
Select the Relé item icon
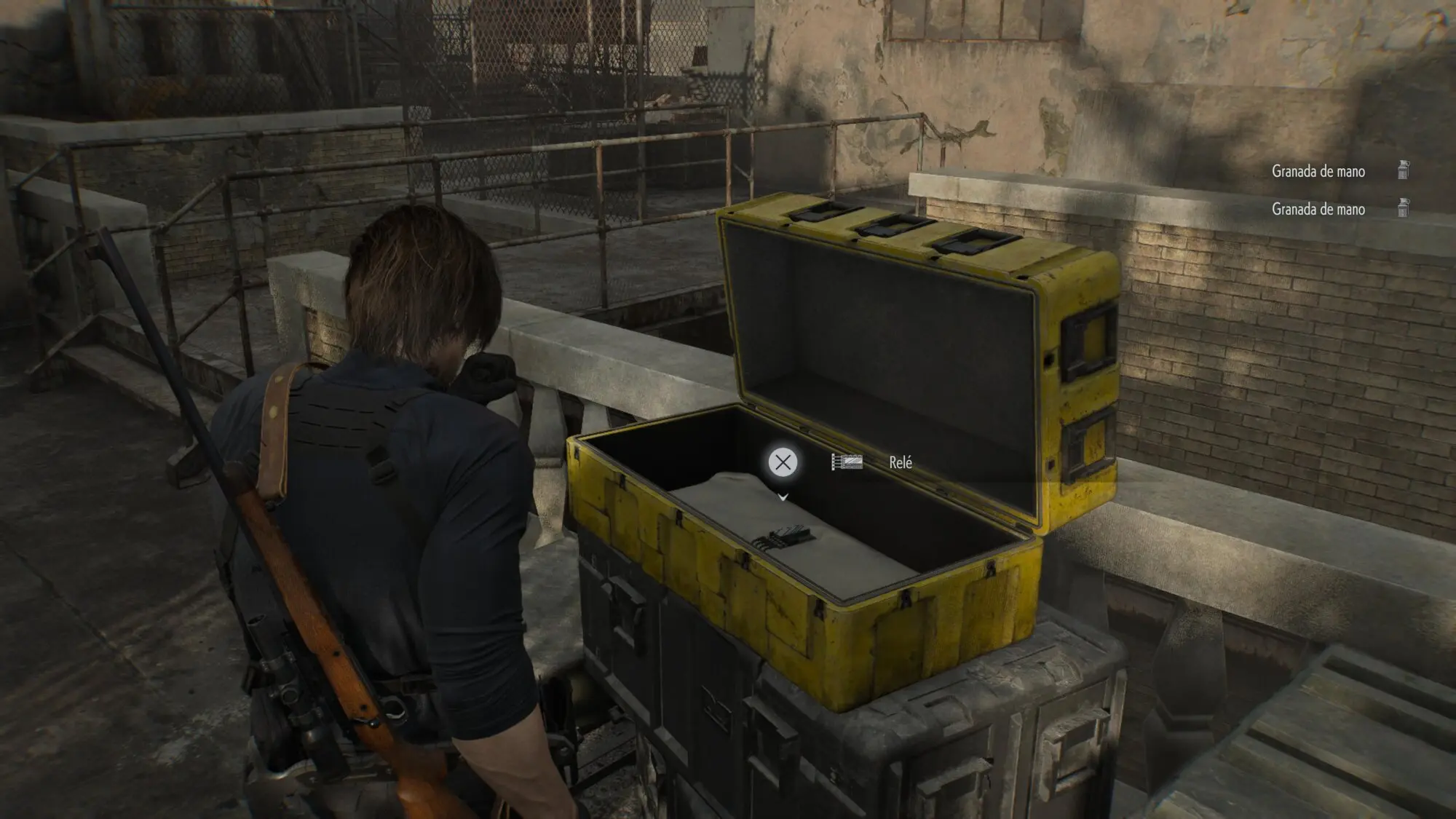[x=847, y=462]
